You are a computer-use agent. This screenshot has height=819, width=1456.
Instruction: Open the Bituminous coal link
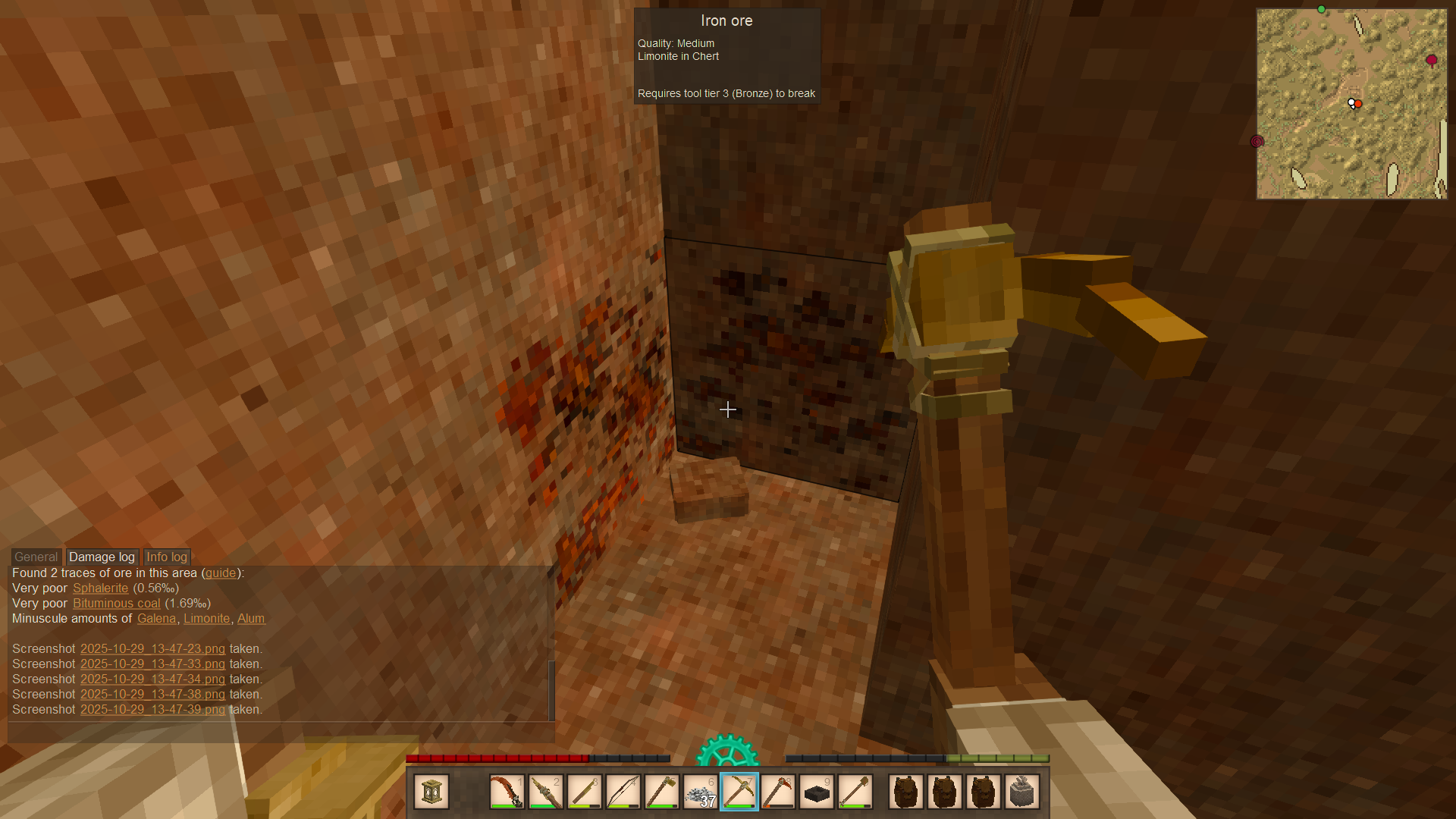pyautogui.click(x=116, y=604)
